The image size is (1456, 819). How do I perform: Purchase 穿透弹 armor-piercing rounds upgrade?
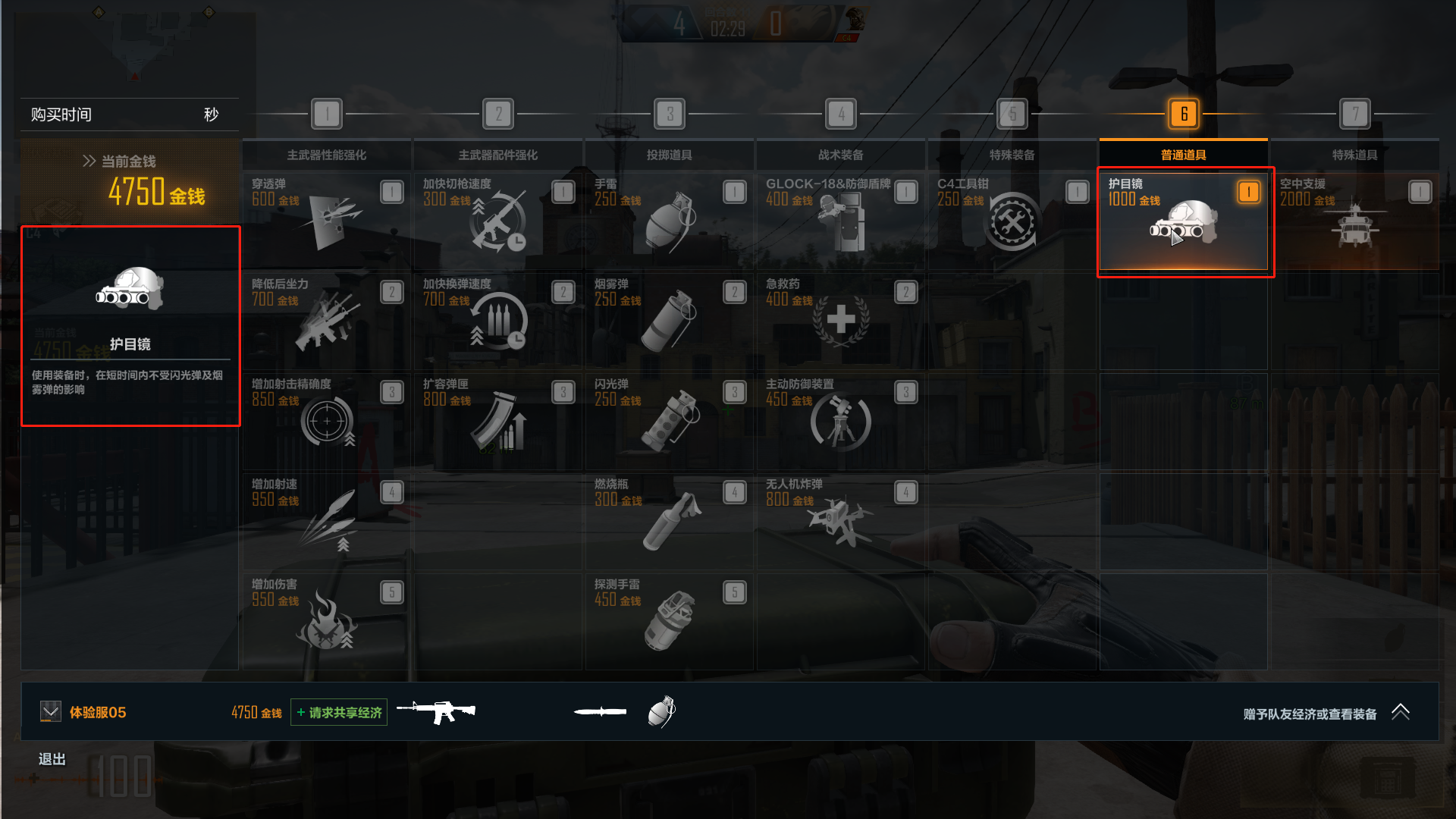(326, 221)
